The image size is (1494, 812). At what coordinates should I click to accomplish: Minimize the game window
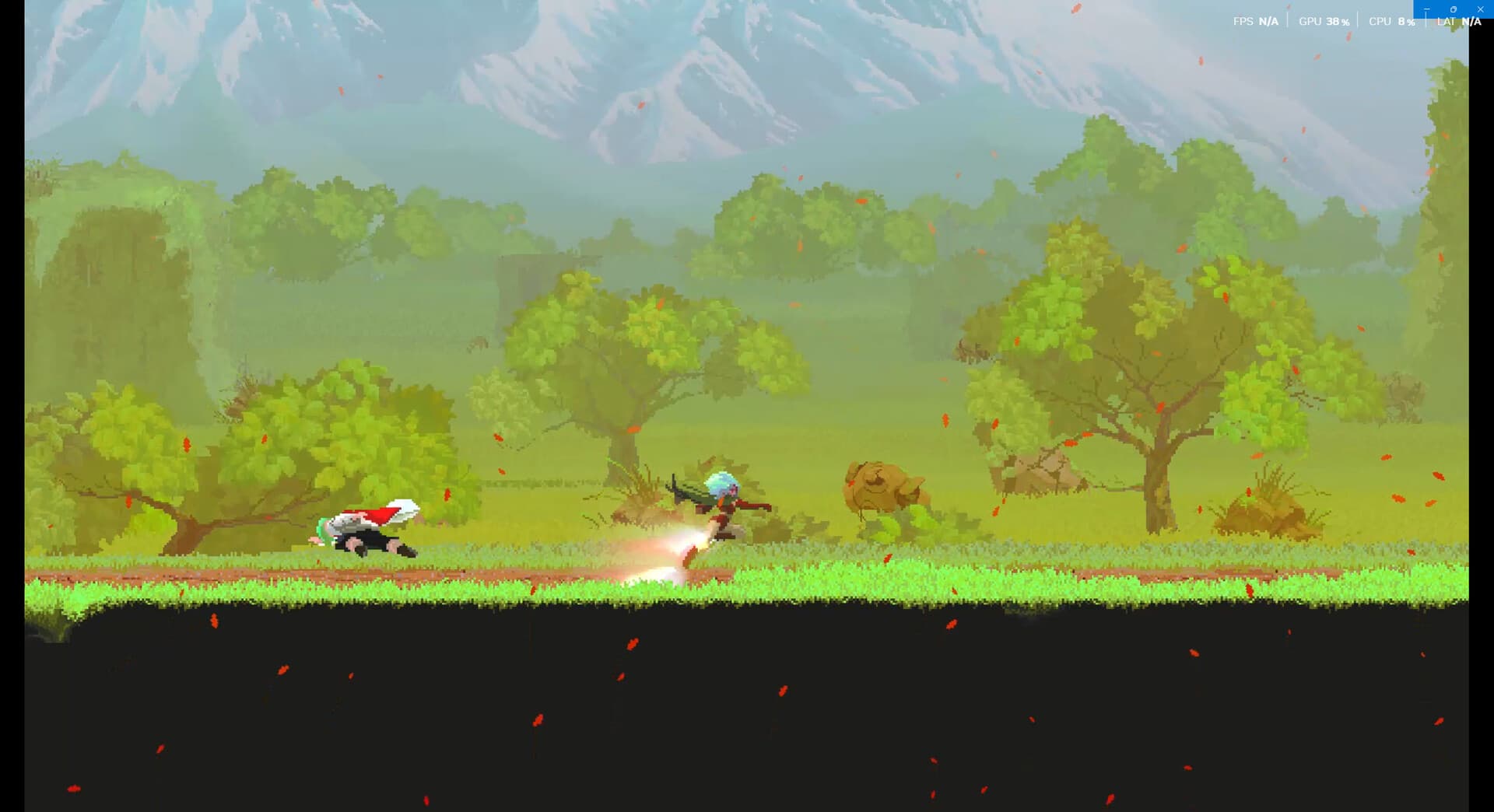(x=1427, y=9)
